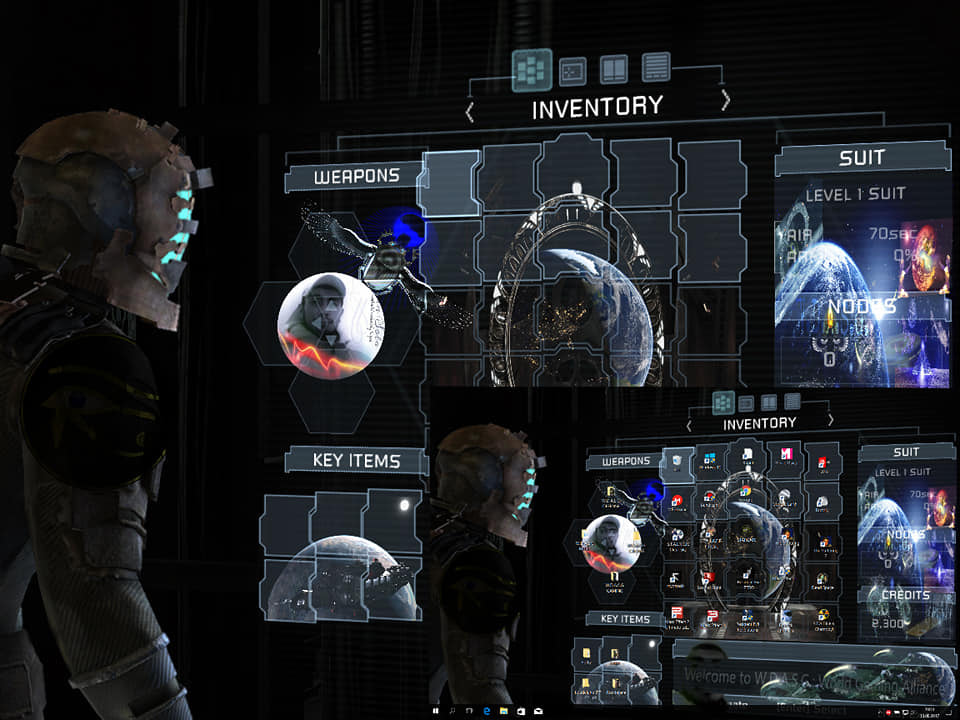This screenshot has height=720, width=960.
Task: Click the left arrow beside the large INVENTORY title
Action: click(470, 112)
